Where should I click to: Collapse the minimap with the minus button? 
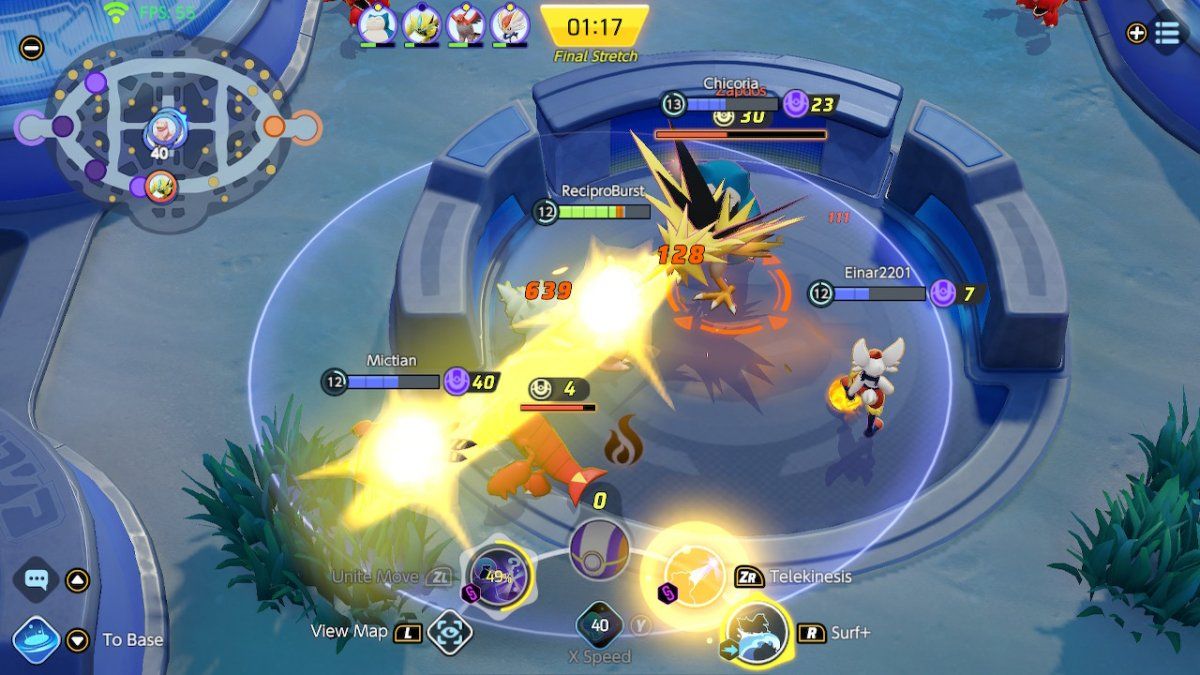pyautogui.click(x=31, y=47)
